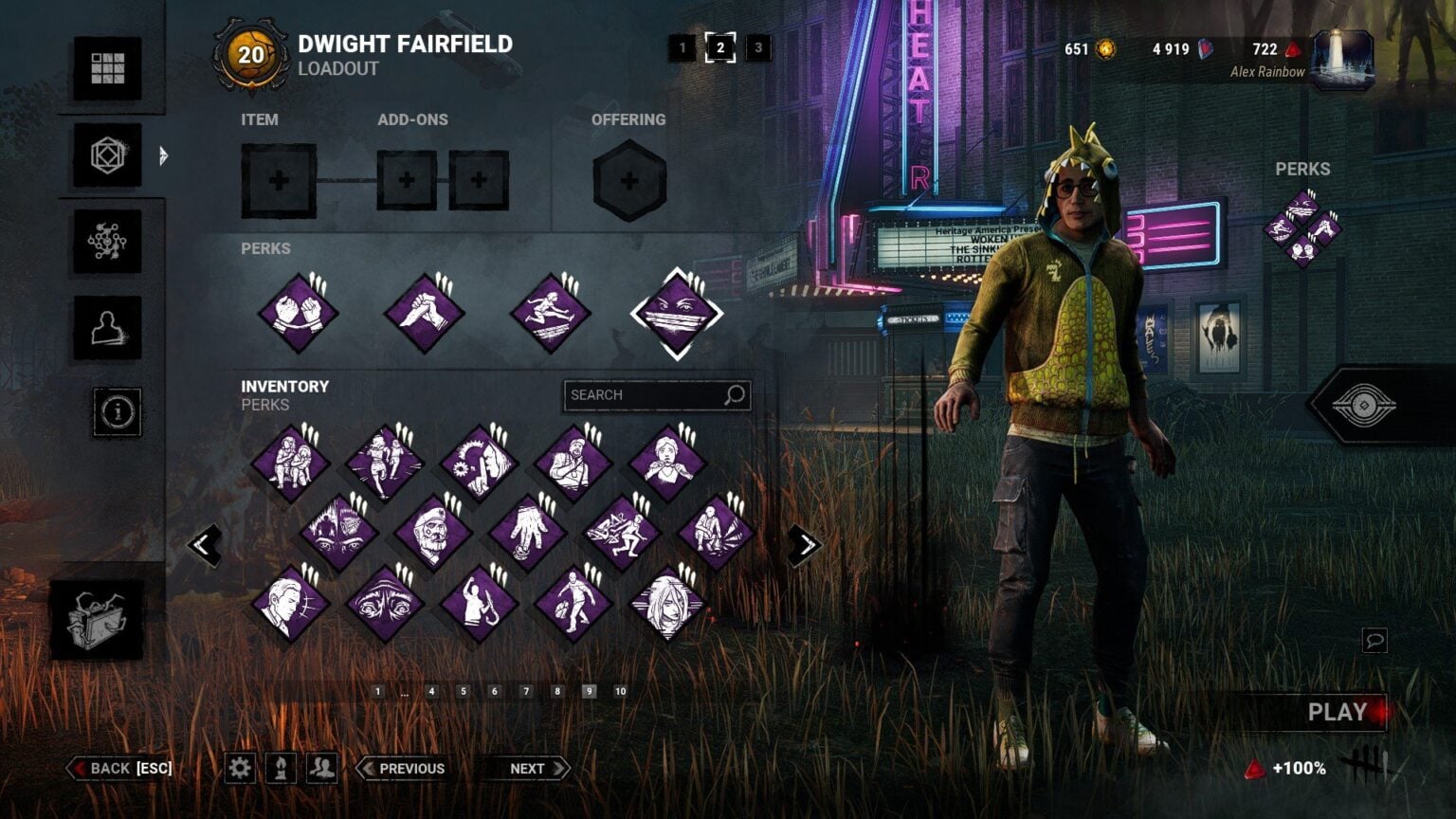Open the settings gear at the bottom bar
1456x819 pixels.
pos(240,768)
